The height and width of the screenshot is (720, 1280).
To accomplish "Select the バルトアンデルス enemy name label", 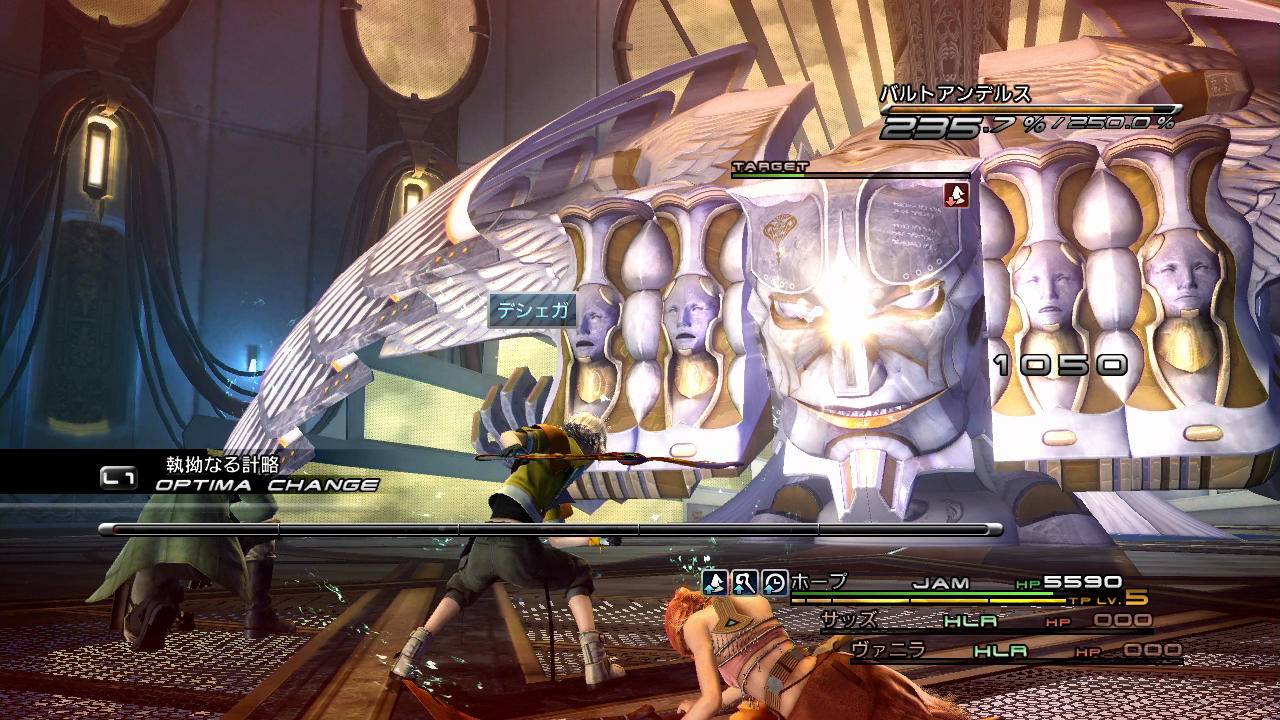I will (x=954, y=95).
